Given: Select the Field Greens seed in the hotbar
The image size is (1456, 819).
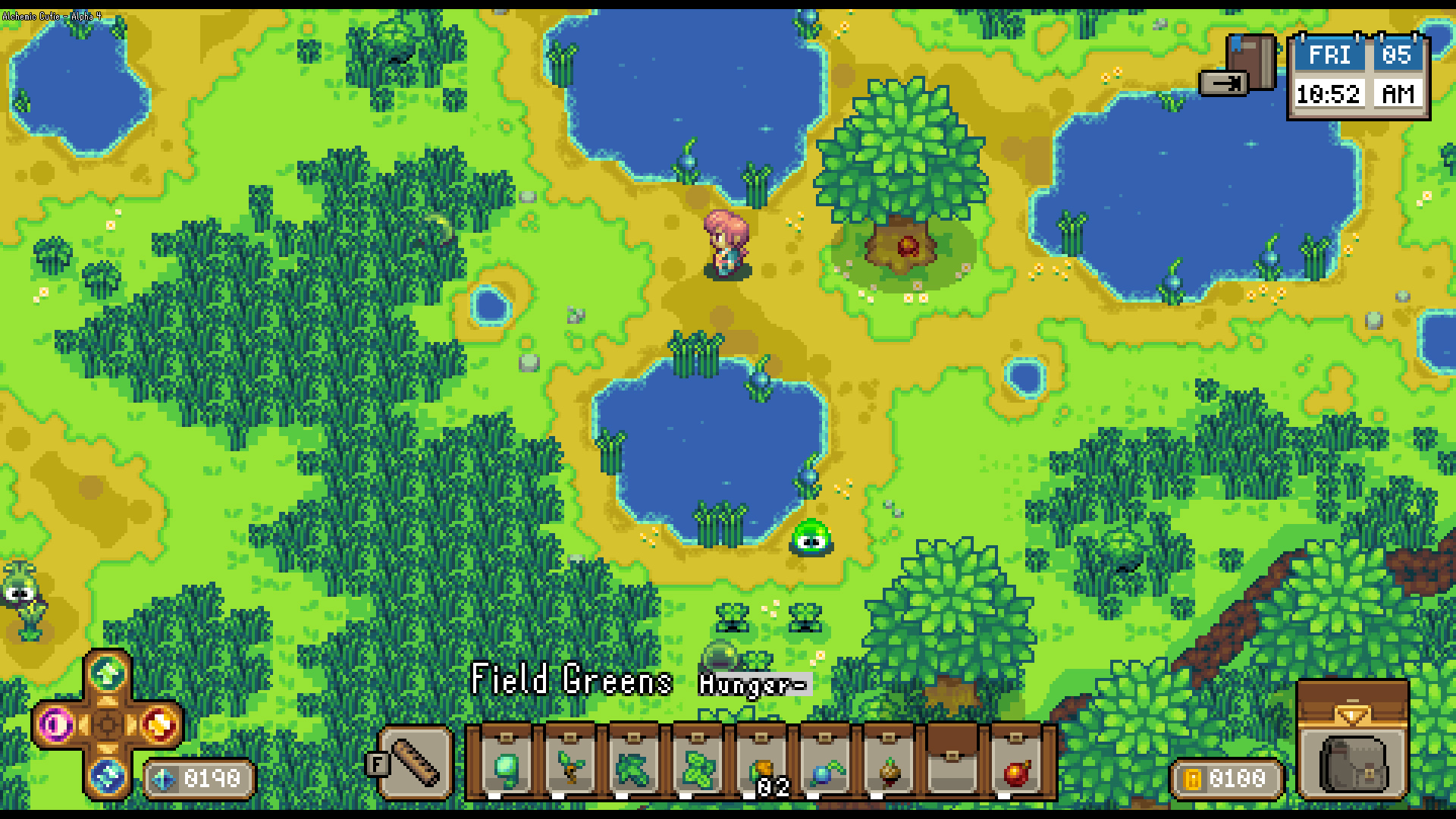Looking at the screenshot, I should click(x=504, y=767).
